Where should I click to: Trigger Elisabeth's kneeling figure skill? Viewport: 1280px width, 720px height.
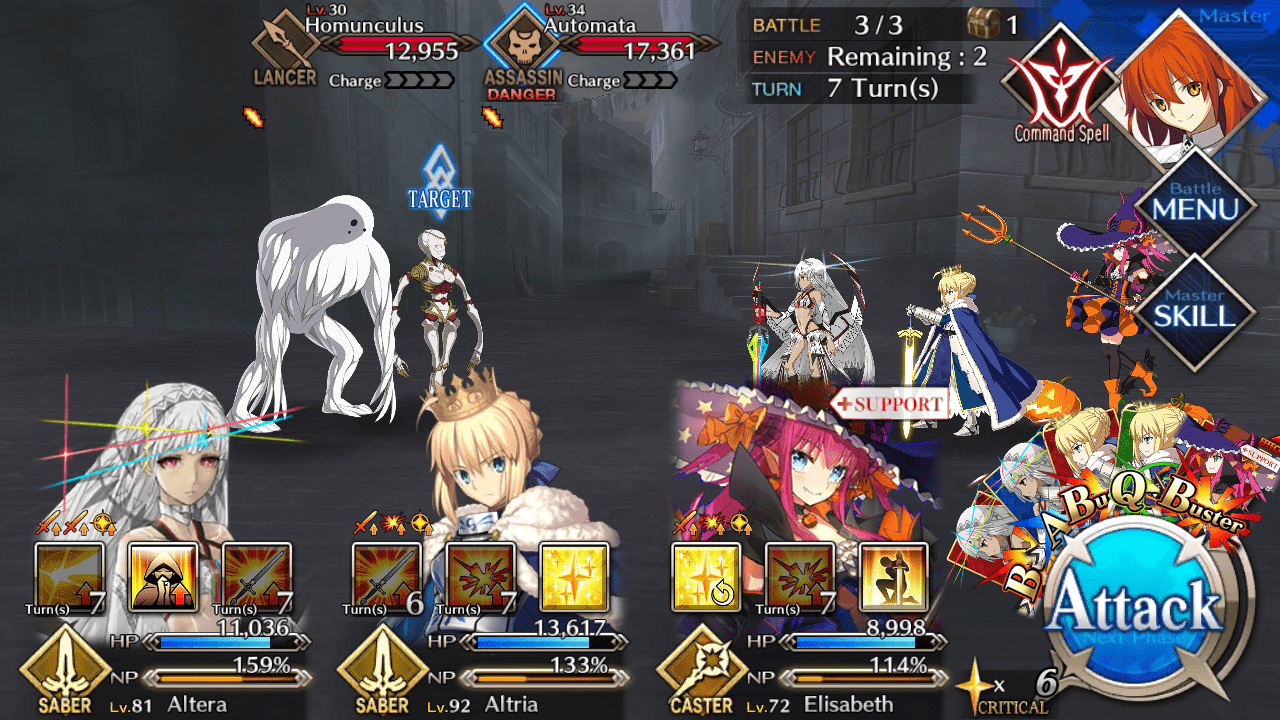pyautogui.click(x=894, y=577)
